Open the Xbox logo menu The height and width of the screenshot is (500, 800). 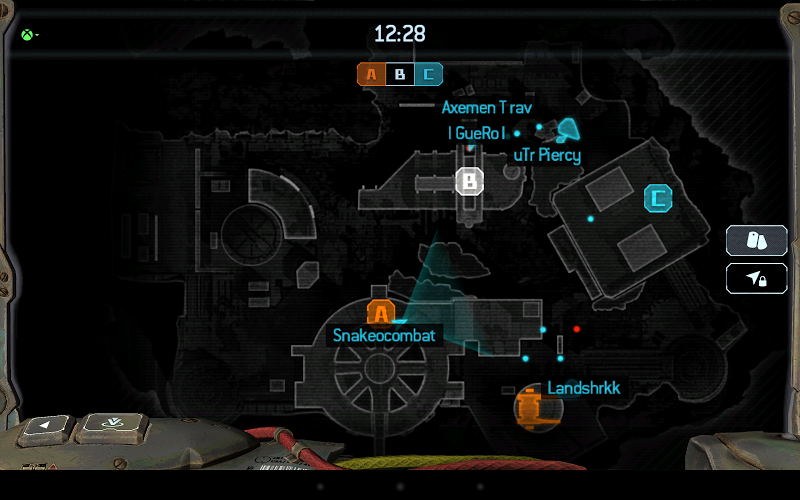(27, 36)
